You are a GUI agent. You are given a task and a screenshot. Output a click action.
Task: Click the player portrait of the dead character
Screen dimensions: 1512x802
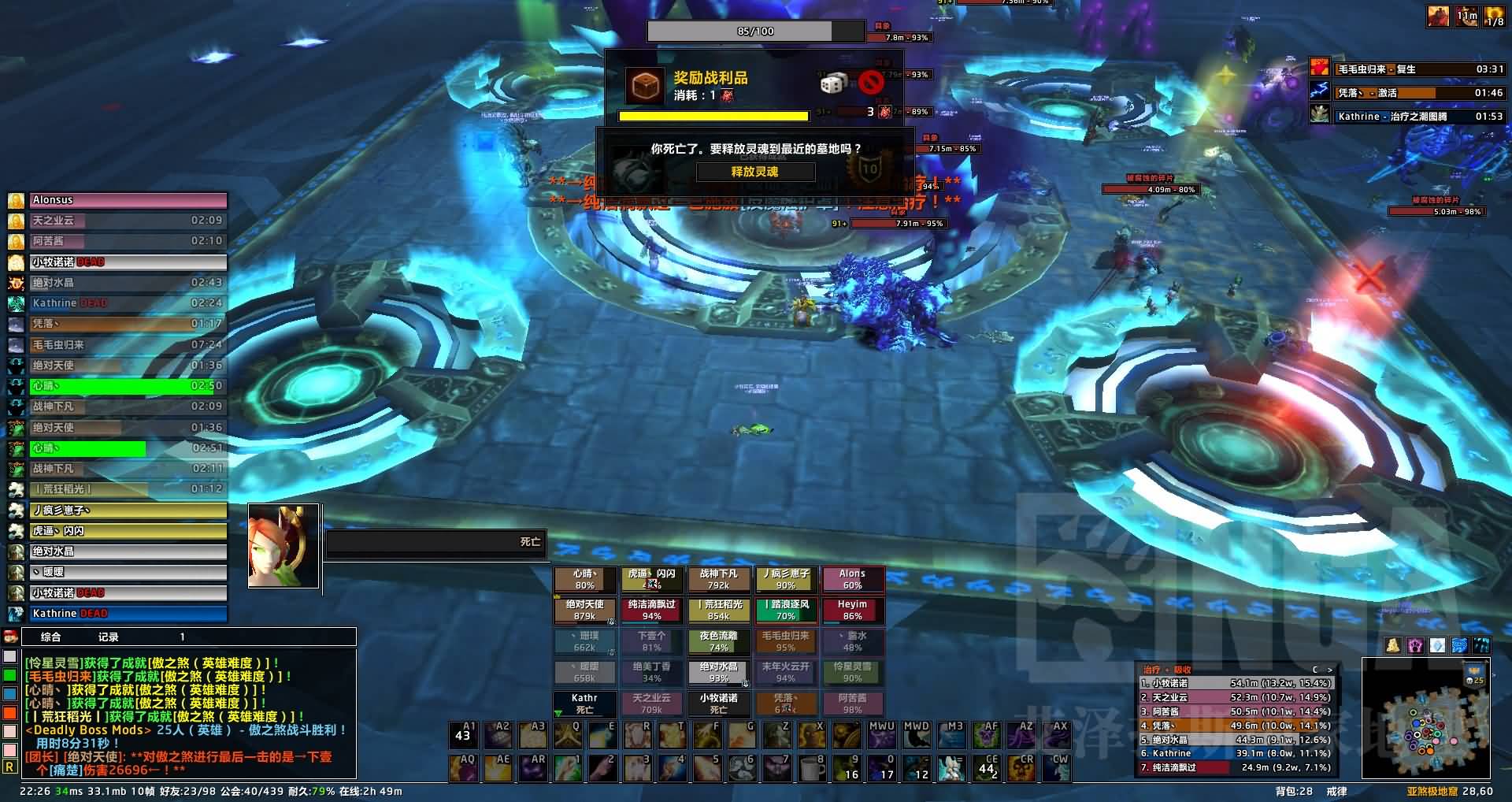[x=283, y=545]
